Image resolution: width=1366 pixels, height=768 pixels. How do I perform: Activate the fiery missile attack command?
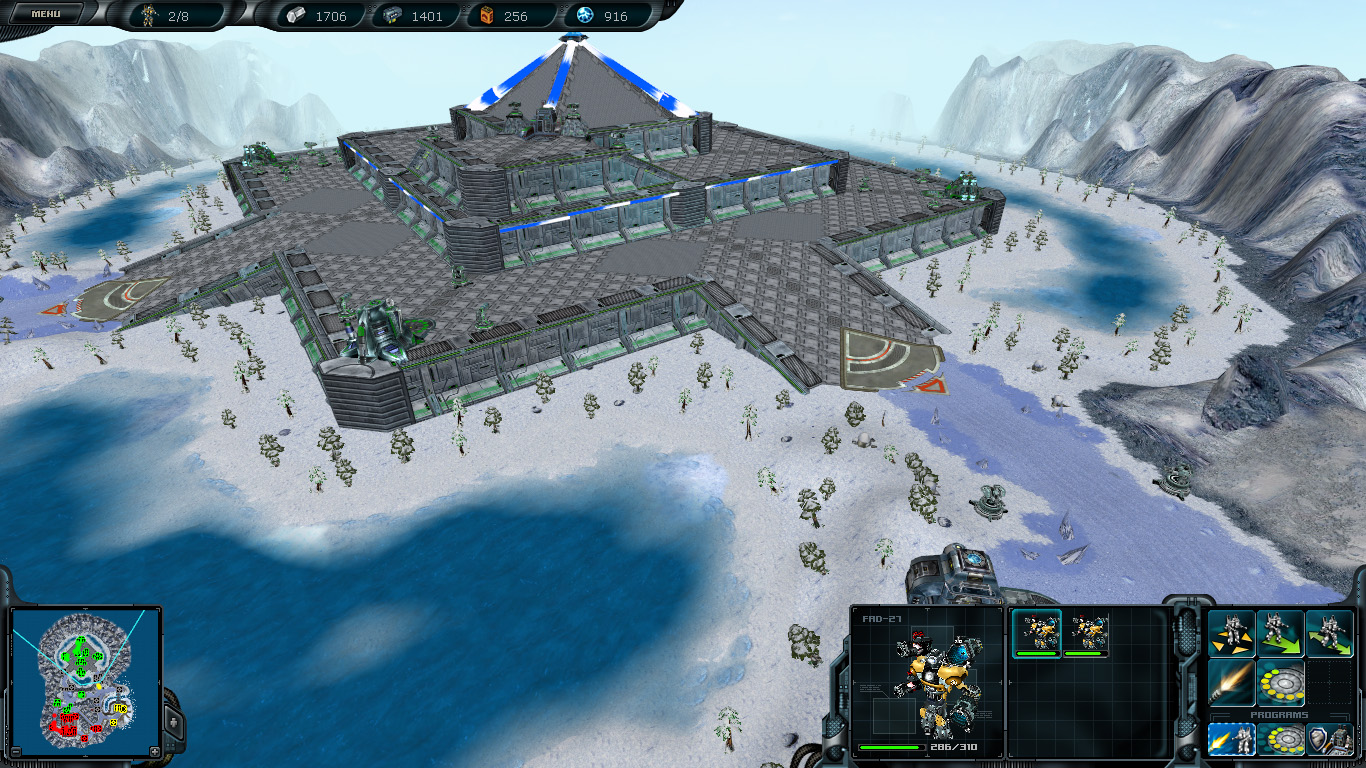coord(1231,683)
